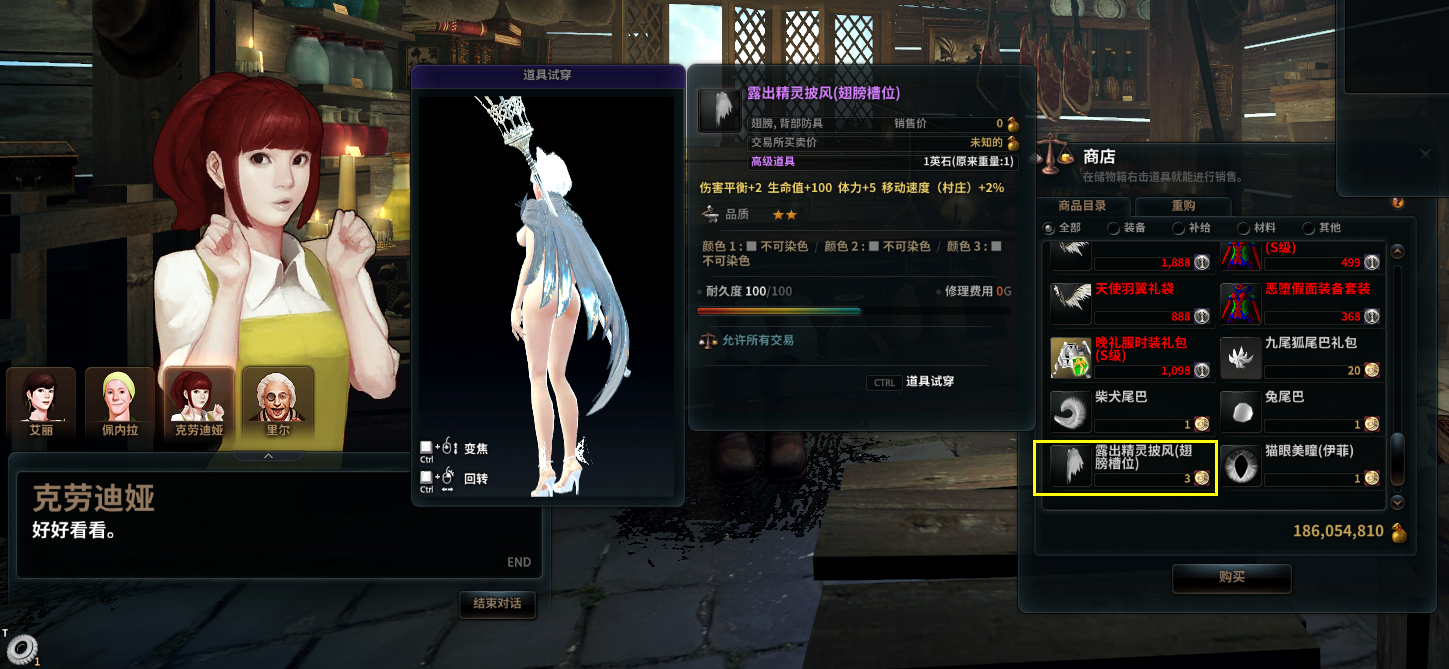Talk to NPC 艾丽 via portrait
This screenshot has height=669, width=1449.
click(x=41, y=405)
